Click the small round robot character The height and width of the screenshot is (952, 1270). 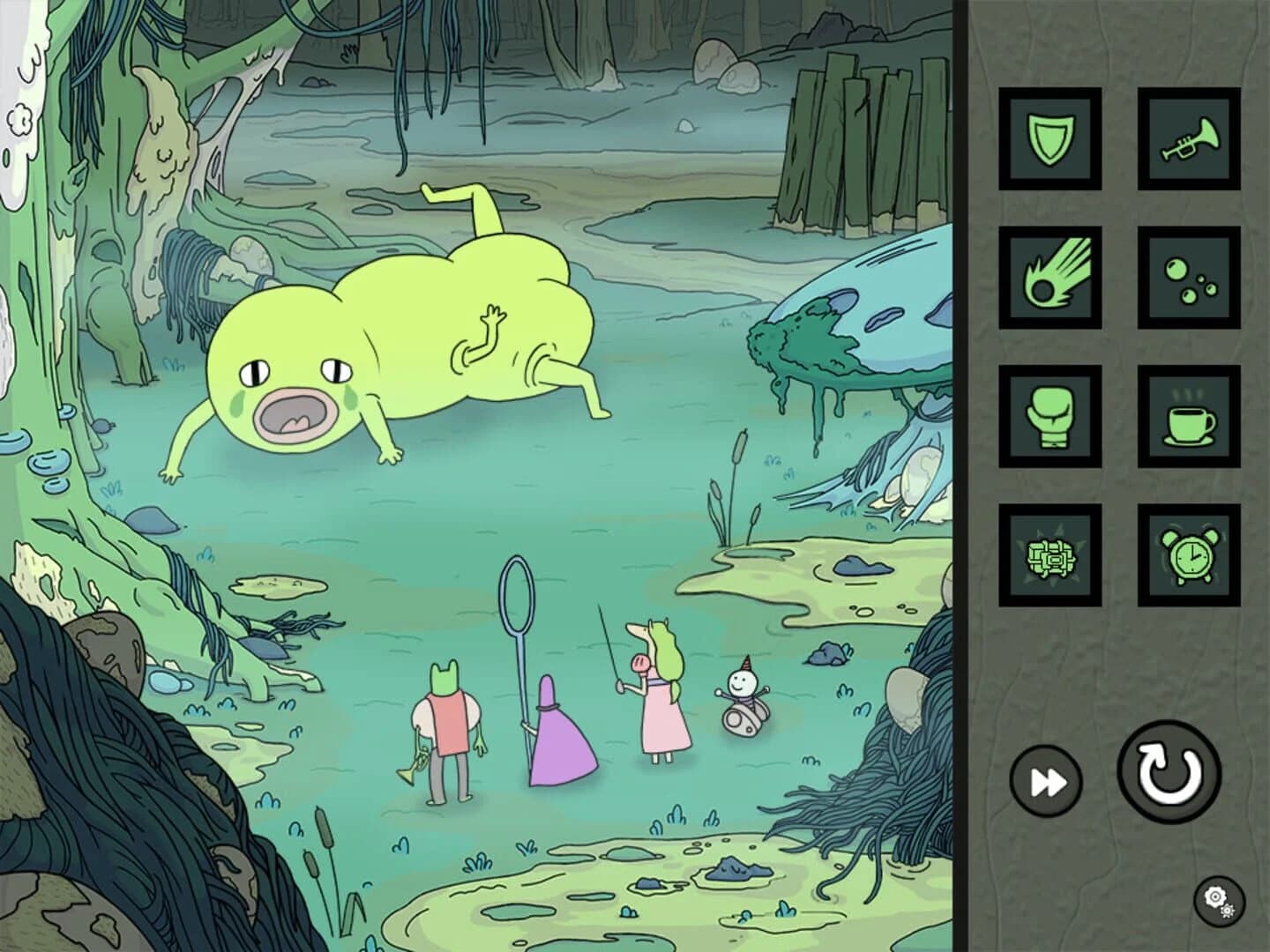[x=741, y=705]
